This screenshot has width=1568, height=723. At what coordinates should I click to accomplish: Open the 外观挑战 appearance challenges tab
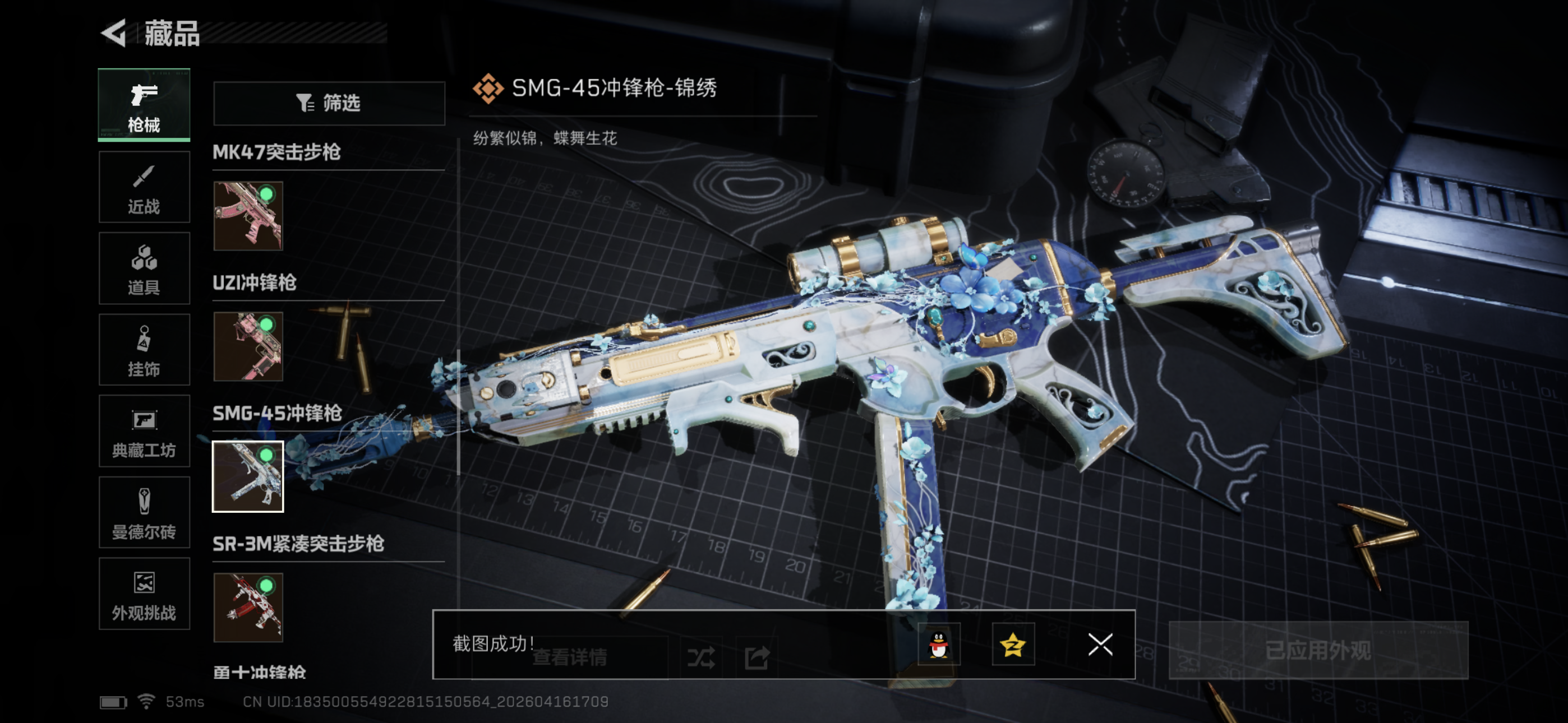144,594
